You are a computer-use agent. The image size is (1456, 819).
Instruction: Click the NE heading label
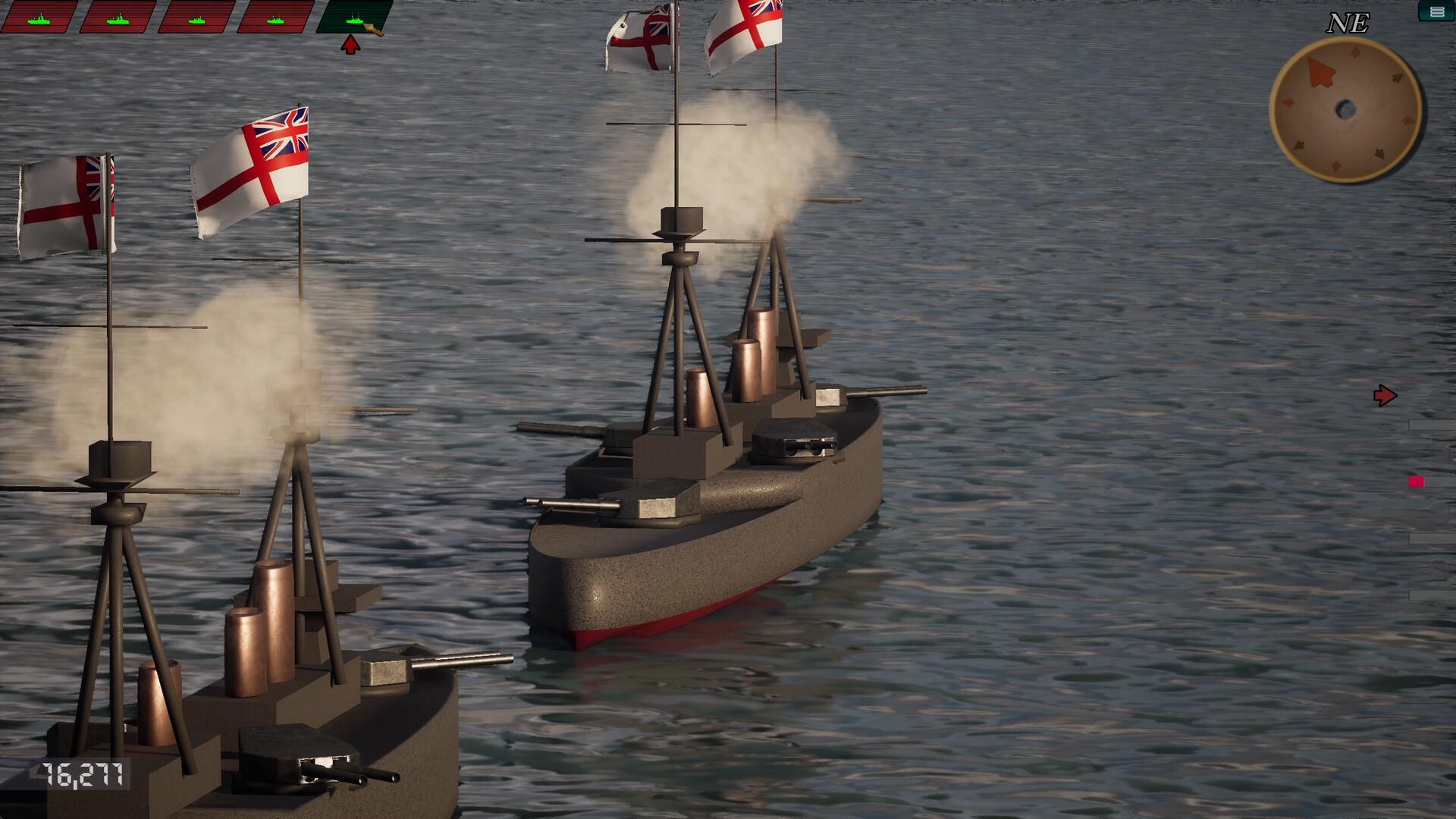[1348, 23]
